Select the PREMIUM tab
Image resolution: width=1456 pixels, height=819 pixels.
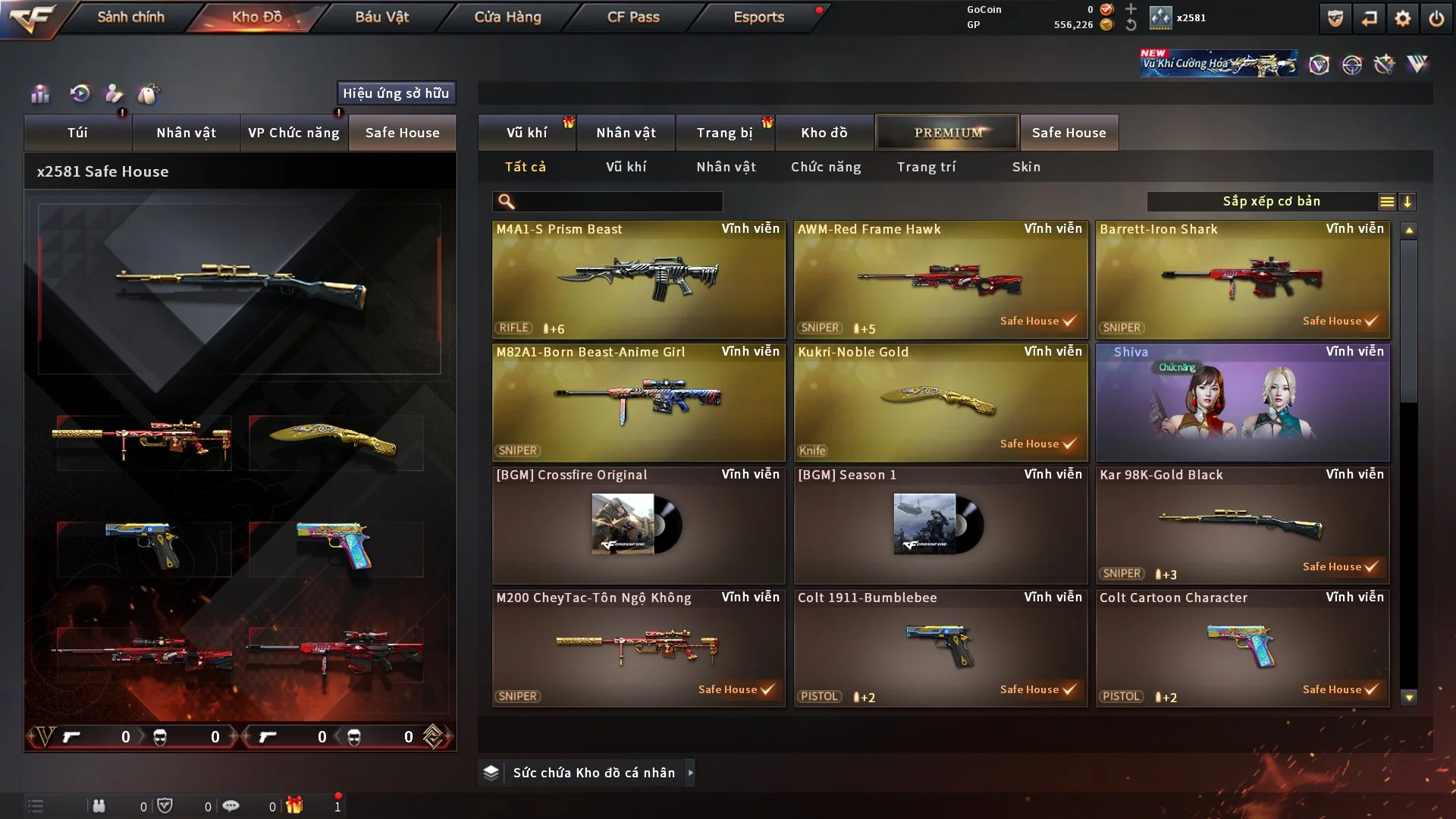tap(947, 133)
